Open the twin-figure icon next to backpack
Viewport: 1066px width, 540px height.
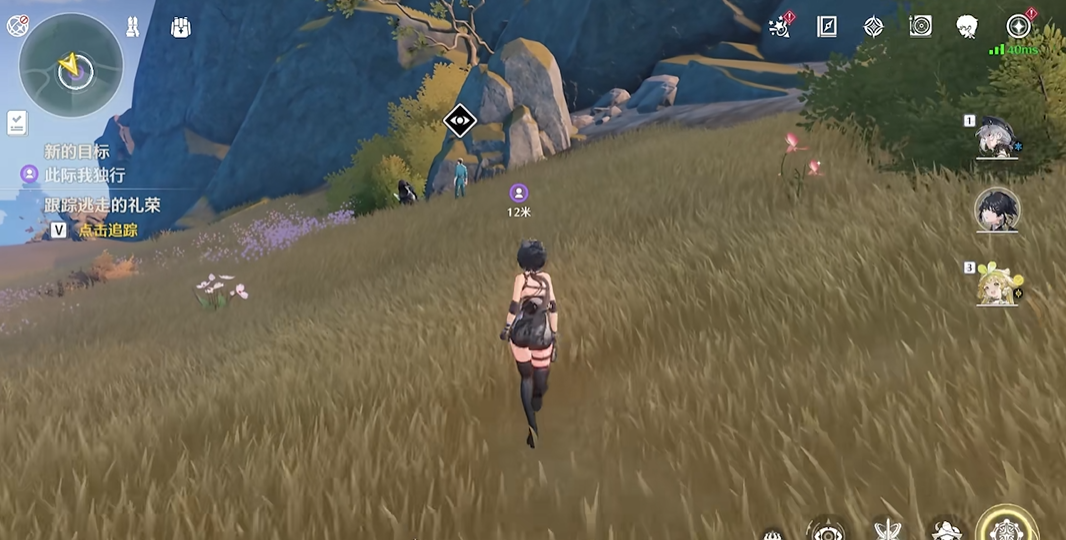point(132,27)
